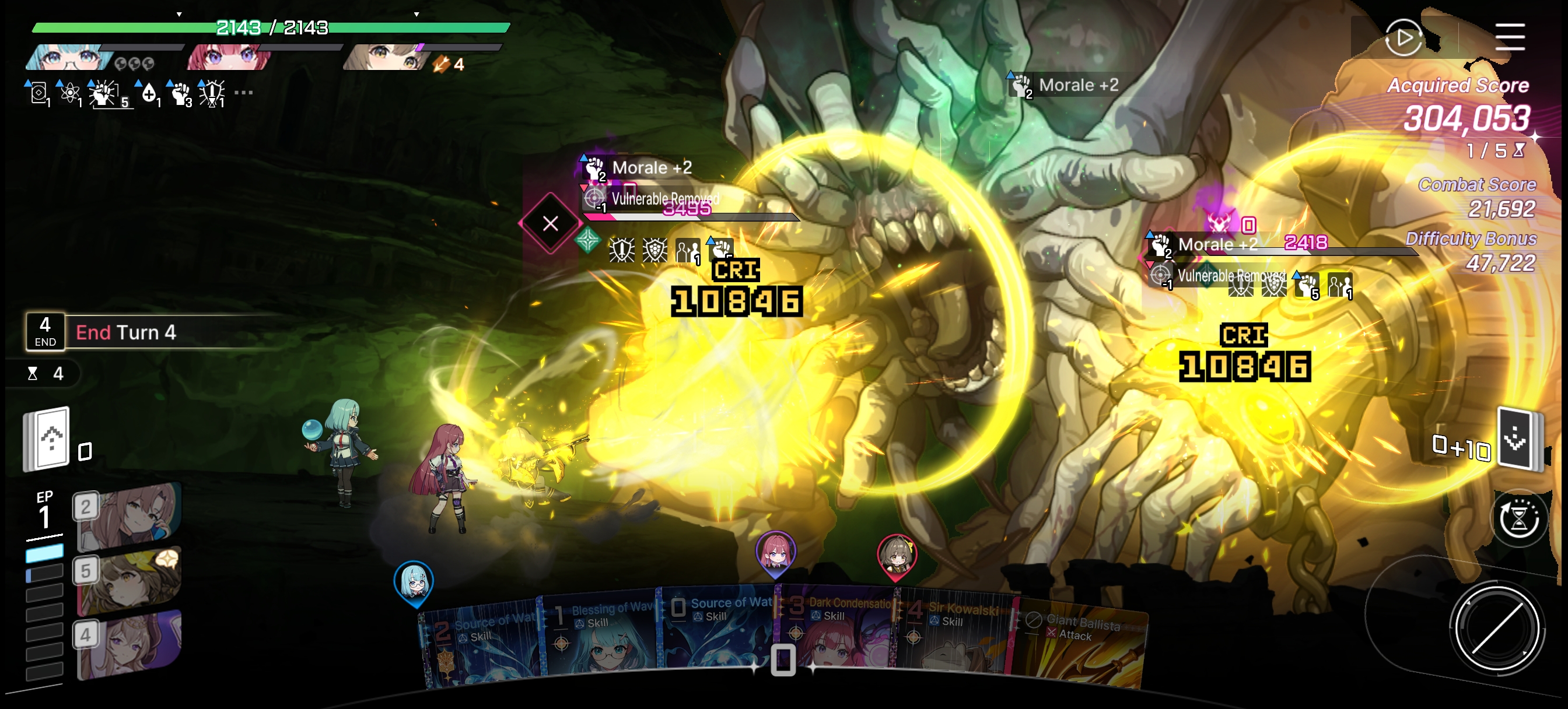This screenshot has height=709, width=1568.
Task: Toggle the auto-play arrow button
Action: pos(1403,38)
